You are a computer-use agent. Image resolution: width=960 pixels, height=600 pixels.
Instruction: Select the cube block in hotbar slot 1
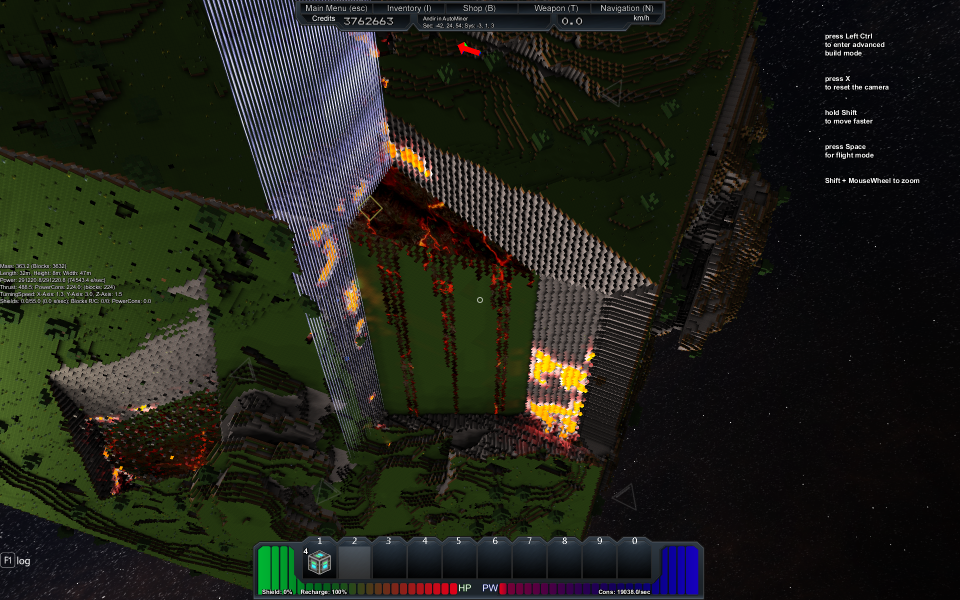[319, 563]
